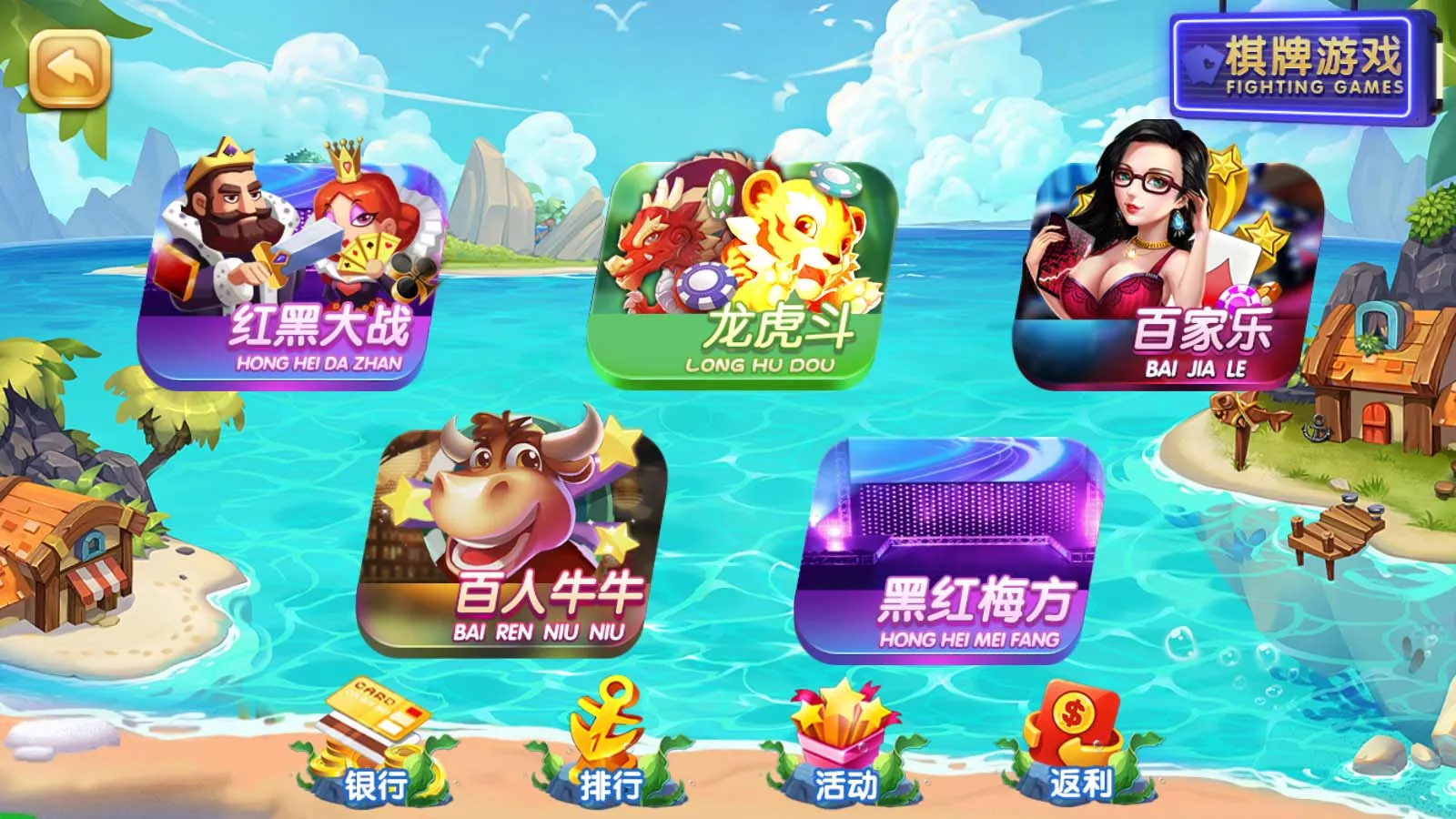The width and height of the screenshot is (1456, 819).
Task: Click the Fighting Games banner
Action: click(x=1292, y=64)
